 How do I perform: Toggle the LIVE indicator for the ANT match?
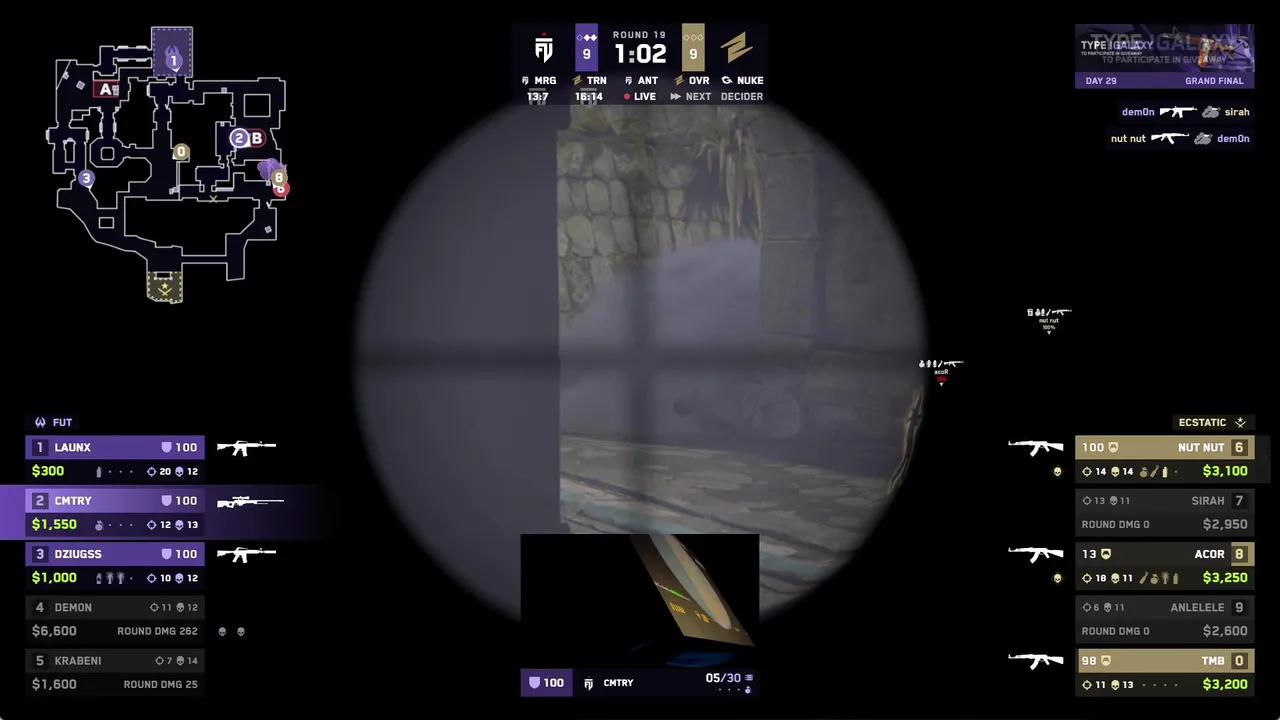[640, 96]
